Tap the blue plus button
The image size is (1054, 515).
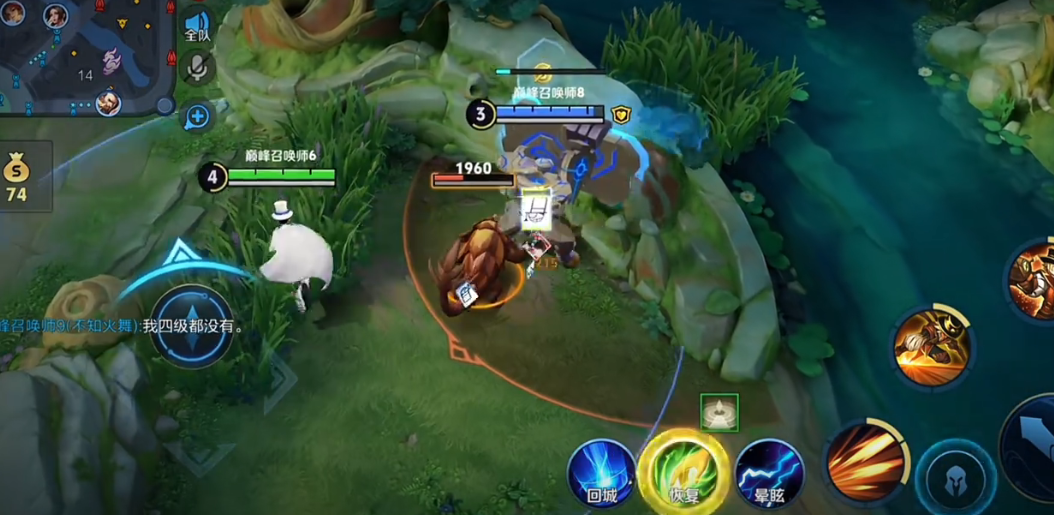[197, 116]
